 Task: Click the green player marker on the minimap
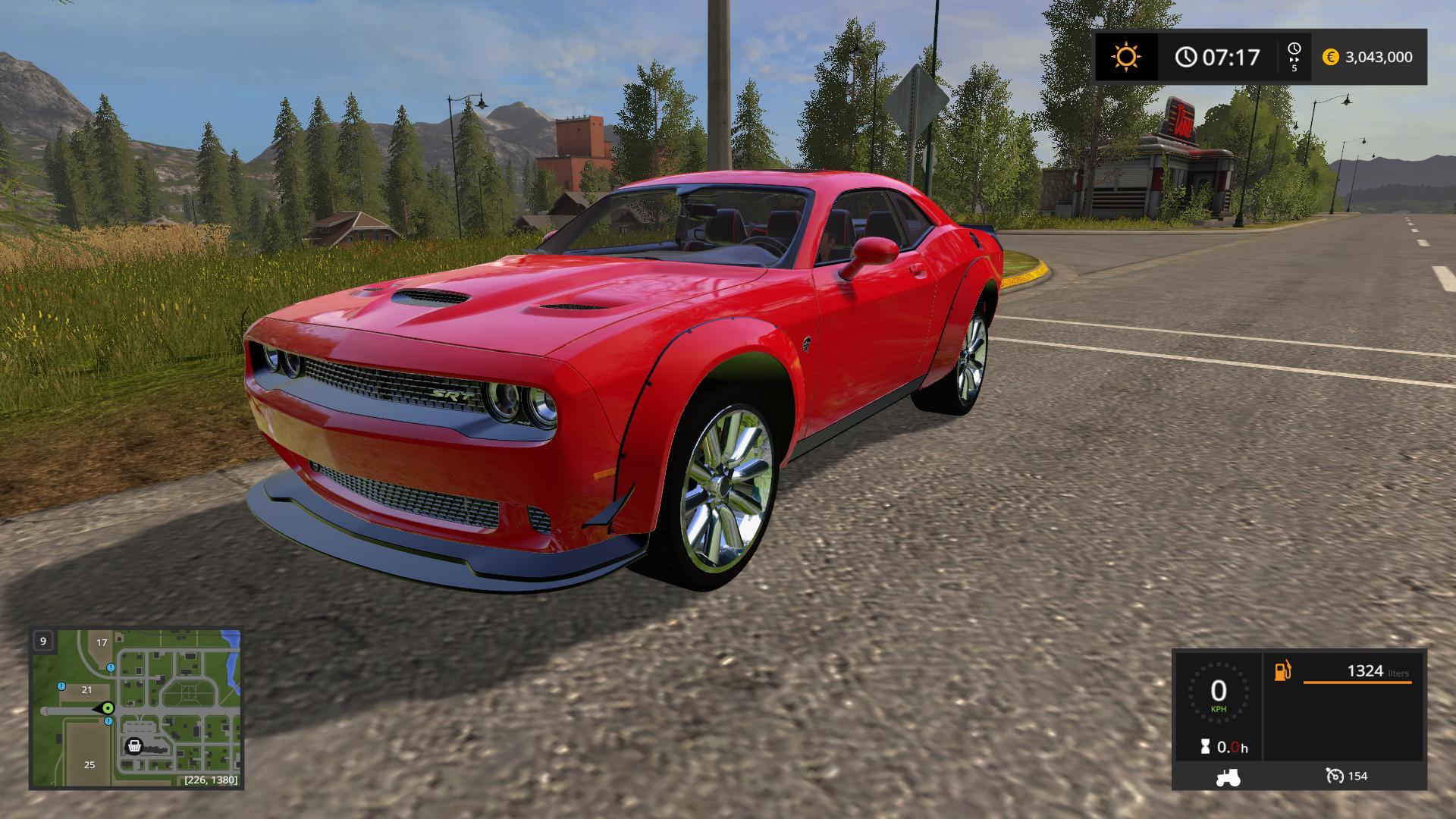108,708
